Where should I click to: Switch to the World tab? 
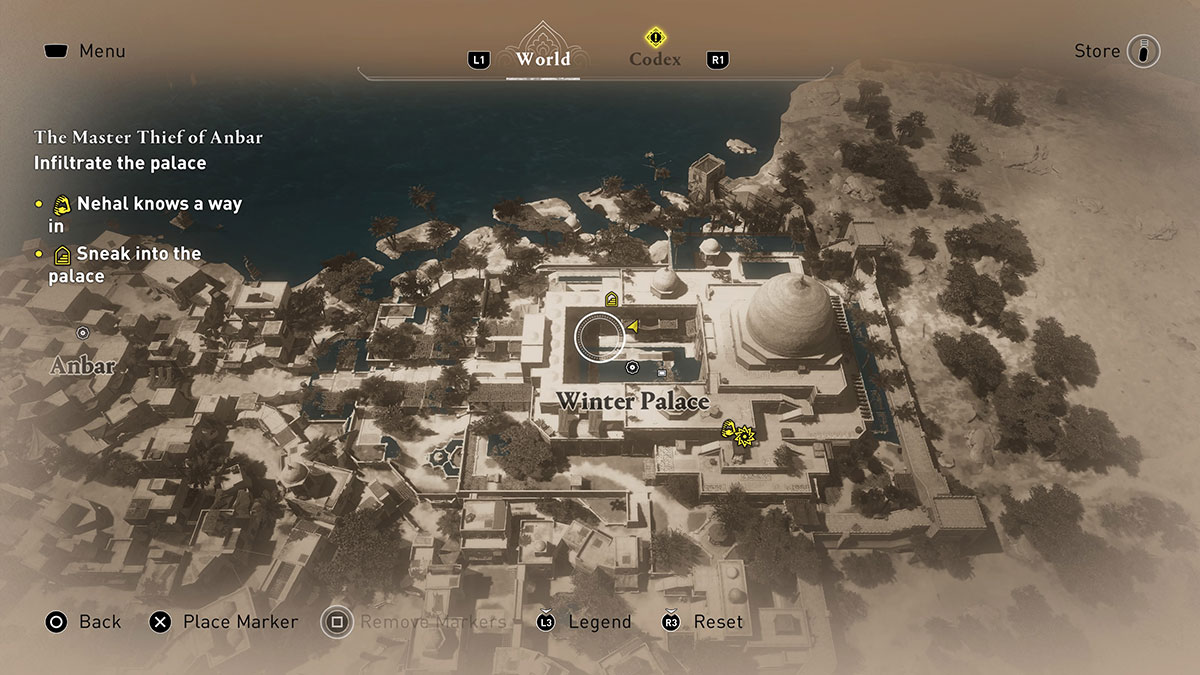tap(543, 59)
